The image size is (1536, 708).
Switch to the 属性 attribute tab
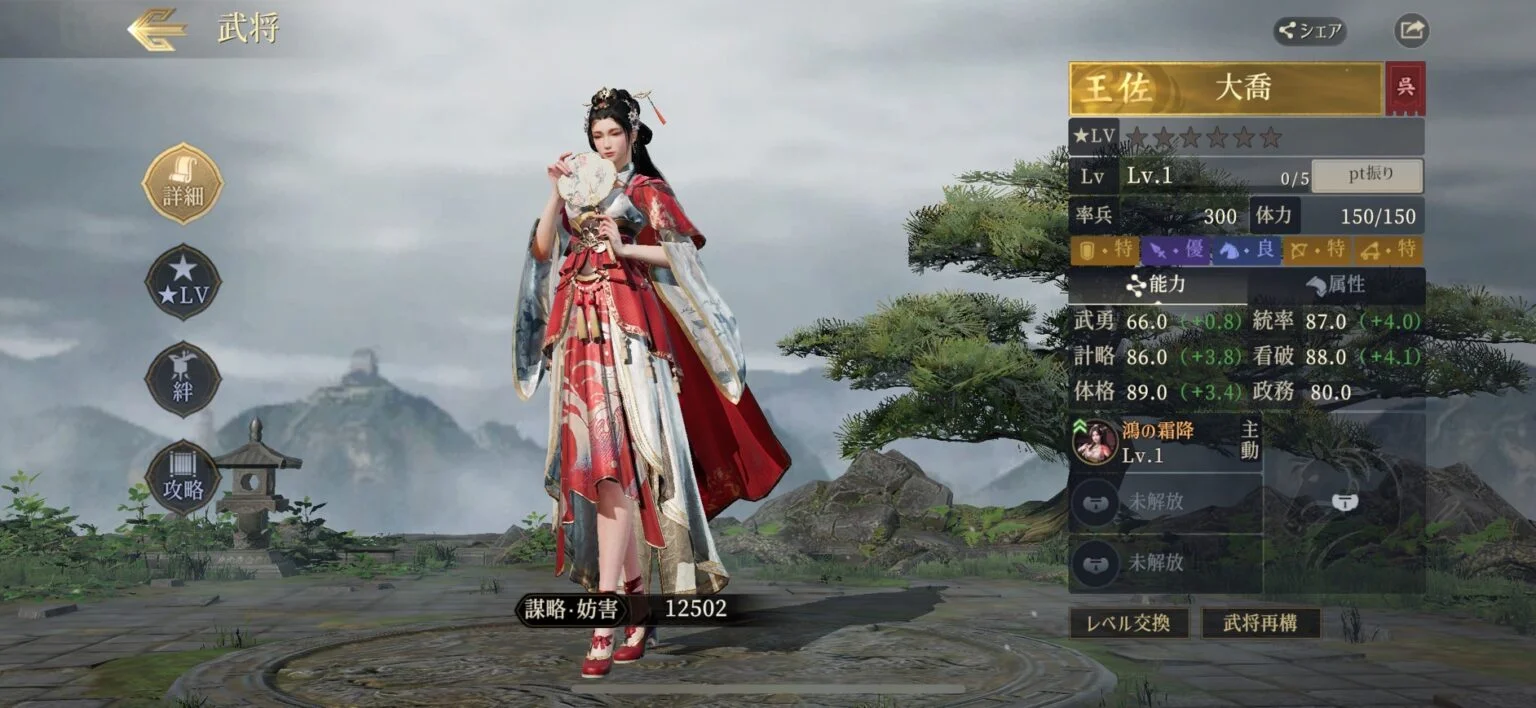click(1335, 285)
